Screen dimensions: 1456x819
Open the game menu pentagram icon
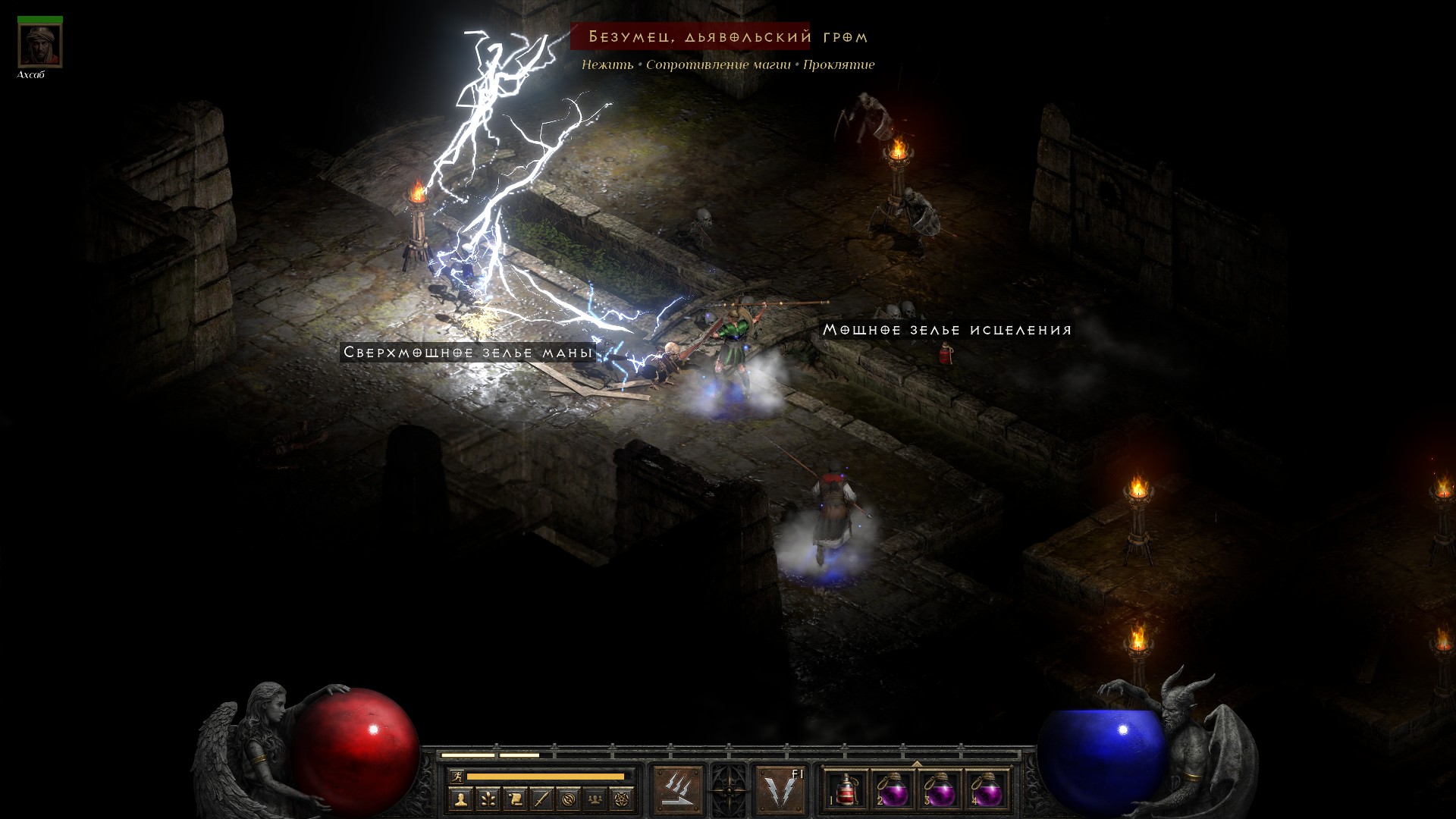(623, 799)
